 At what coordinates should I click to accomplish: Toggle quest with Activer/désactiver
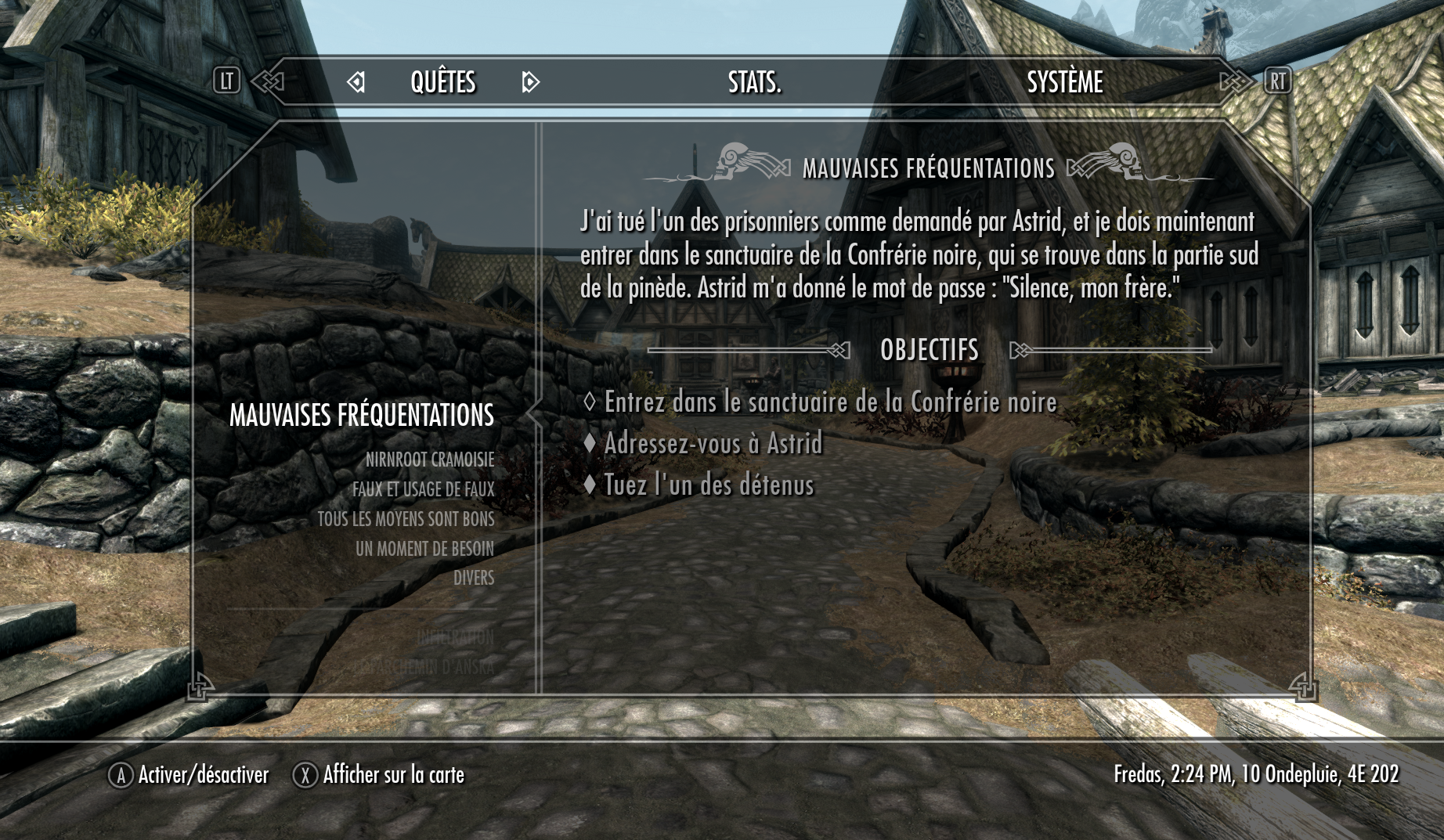coord(189,775)
